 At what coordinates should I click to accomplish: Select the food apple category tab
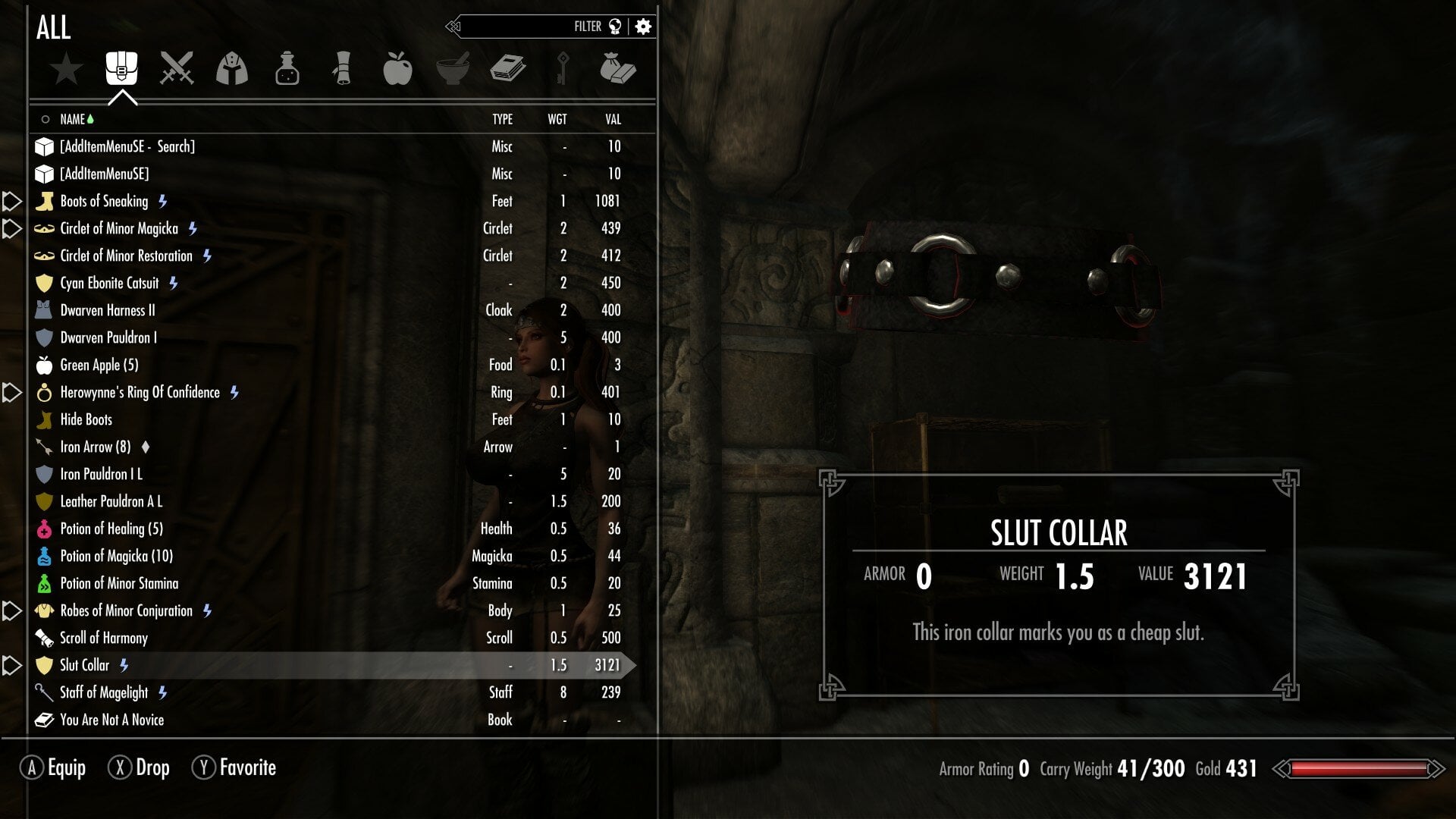click(397, 68)
